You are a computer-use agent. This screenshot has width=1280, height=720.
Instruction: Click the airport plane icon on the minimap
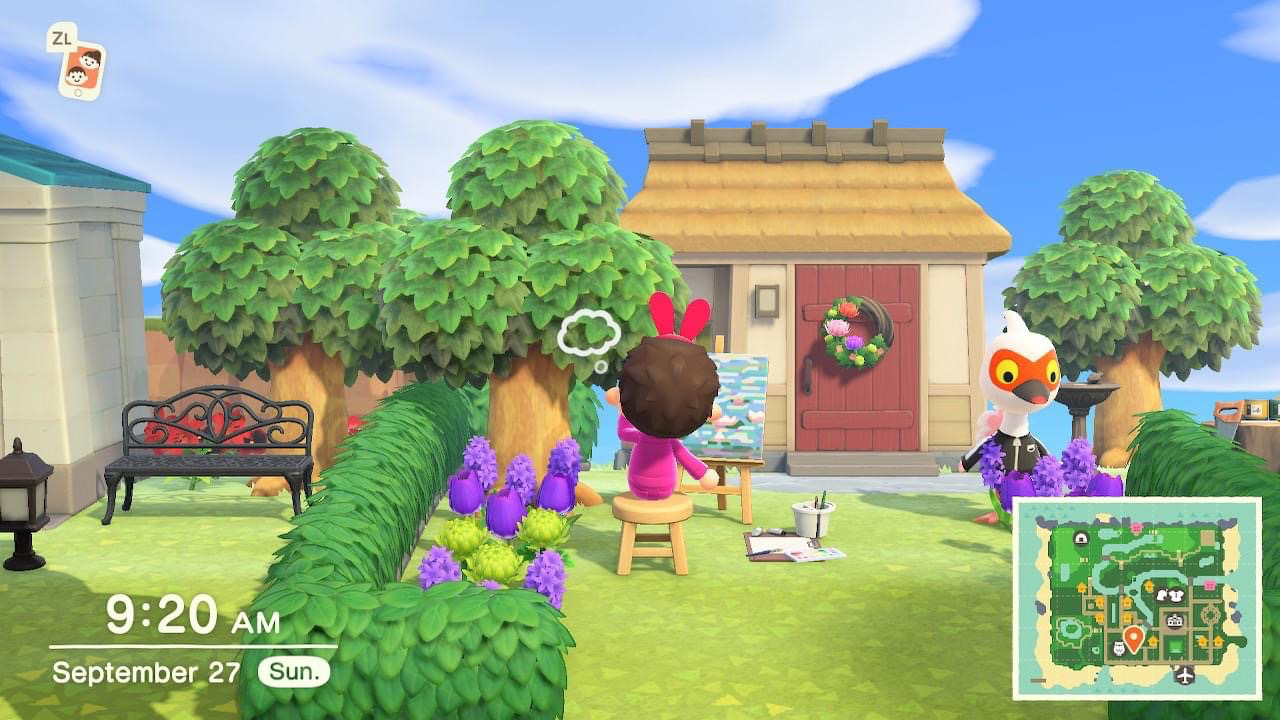[x=1186, y=675]
